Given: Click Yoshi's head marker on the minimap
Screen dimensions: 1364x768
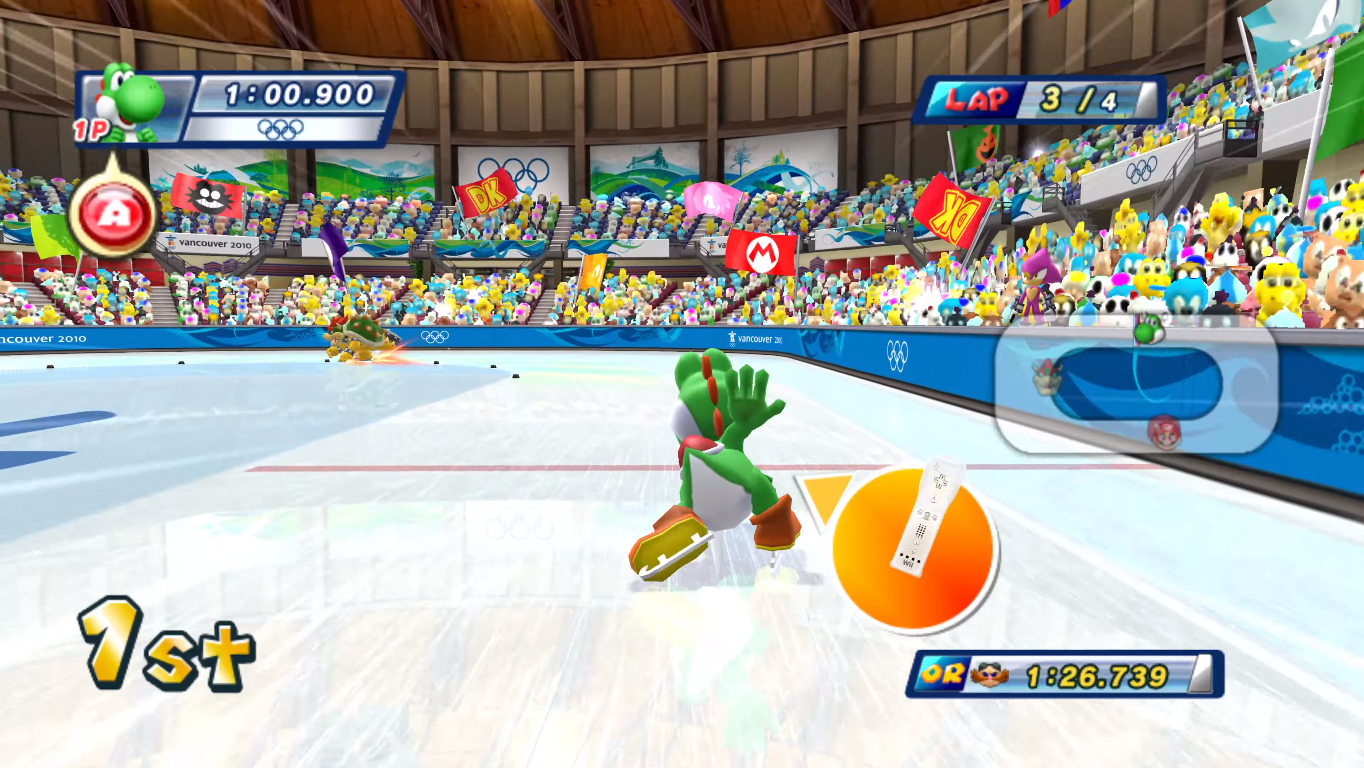Looking at the screenshot, I should click(x=1149, y=327).
